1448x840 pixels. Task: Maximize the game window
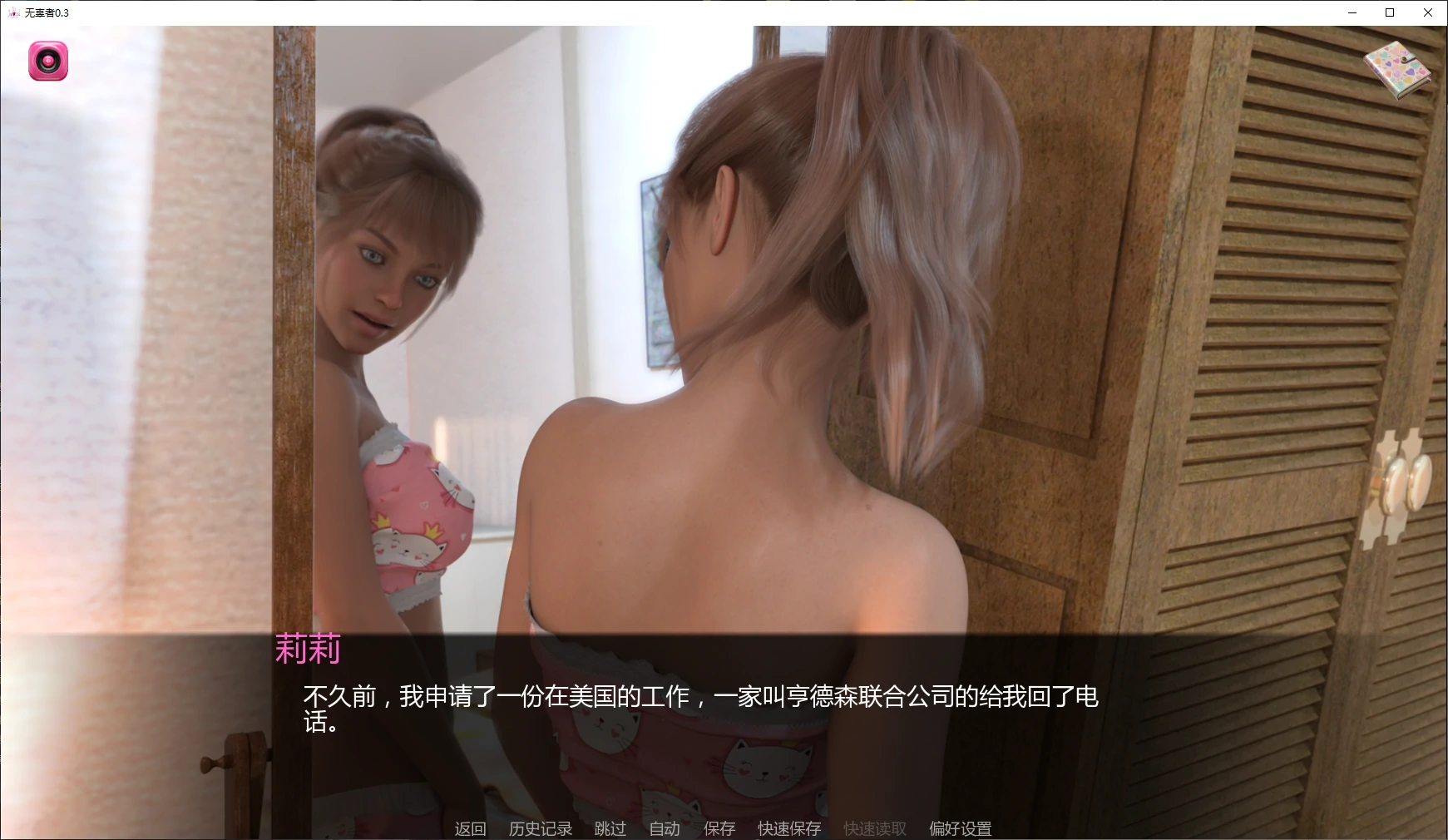(1388, 13)
